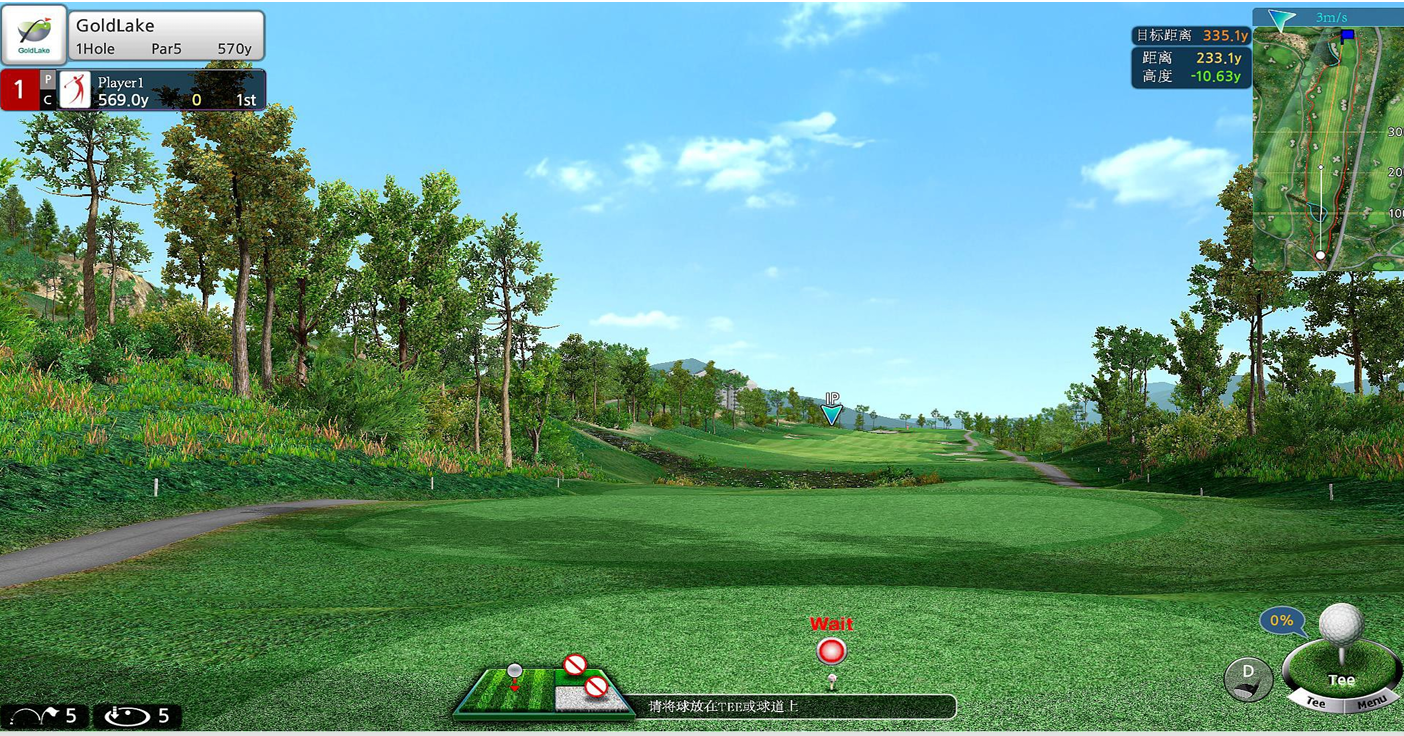Change the driver club selector

(x=1248, y=678)
